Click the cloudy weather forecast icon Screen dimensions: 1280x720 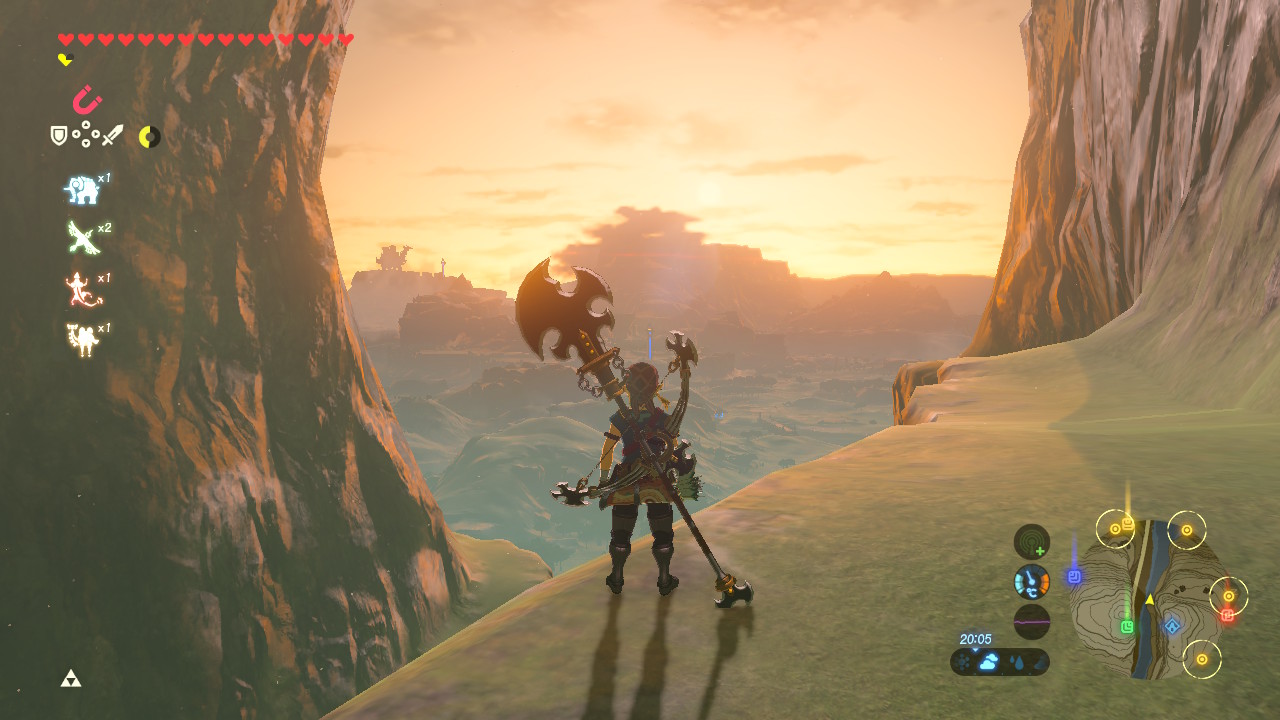pos(987,660)
